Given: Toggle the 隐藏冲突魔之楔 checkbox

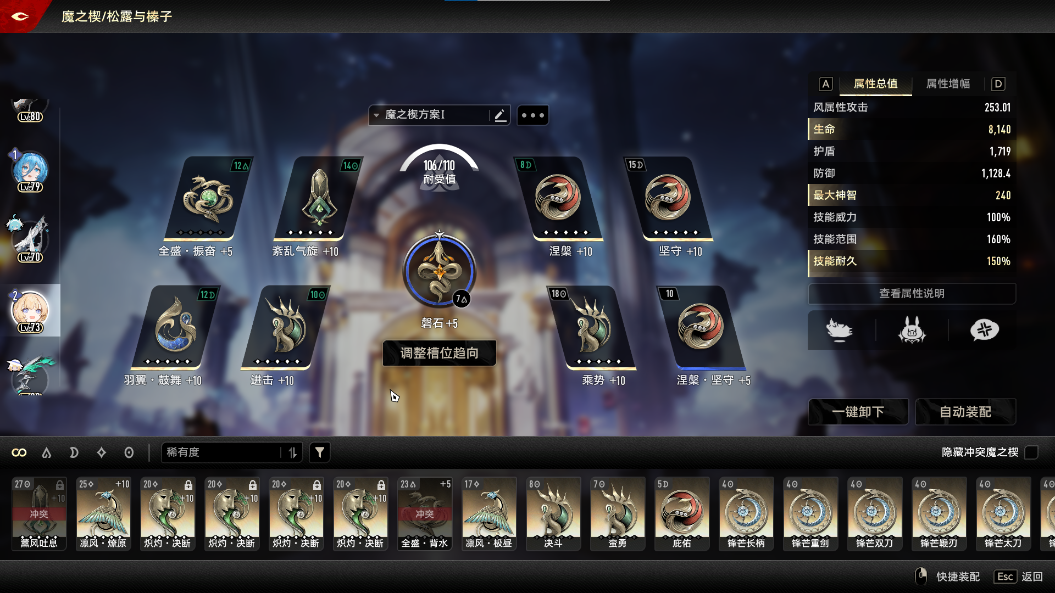Looking at the screenshot, I should [x=1031, y=453].
